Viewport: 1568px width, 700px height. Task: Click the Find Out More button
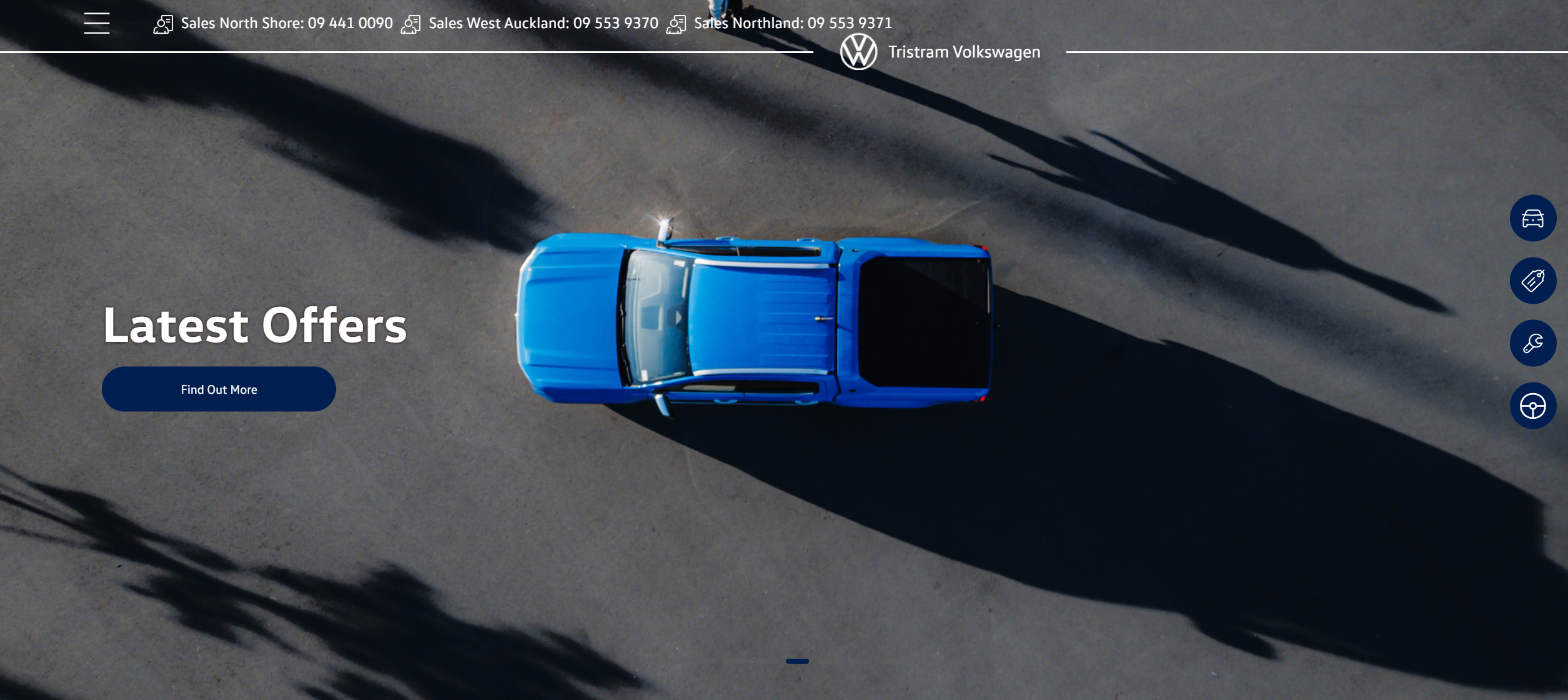pos(219,389)
